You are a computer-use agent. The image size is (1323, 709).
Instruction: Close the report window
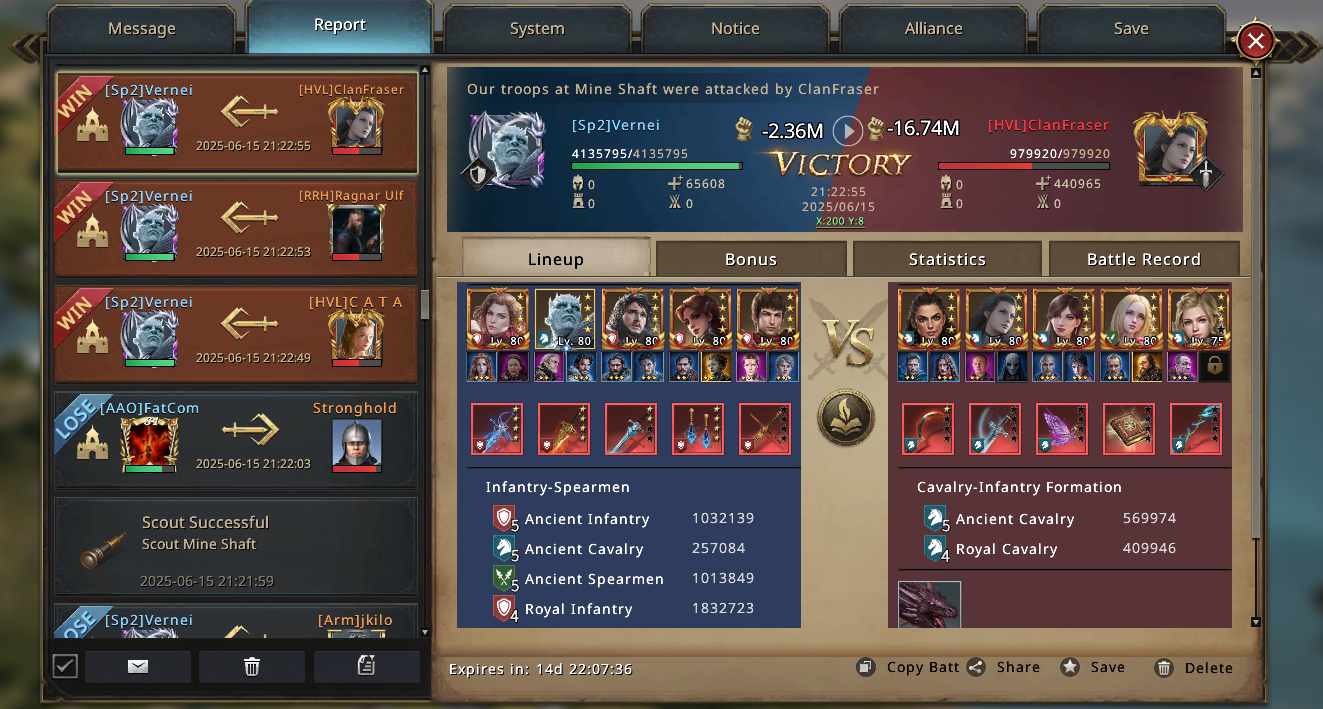tap(1255, 41)
